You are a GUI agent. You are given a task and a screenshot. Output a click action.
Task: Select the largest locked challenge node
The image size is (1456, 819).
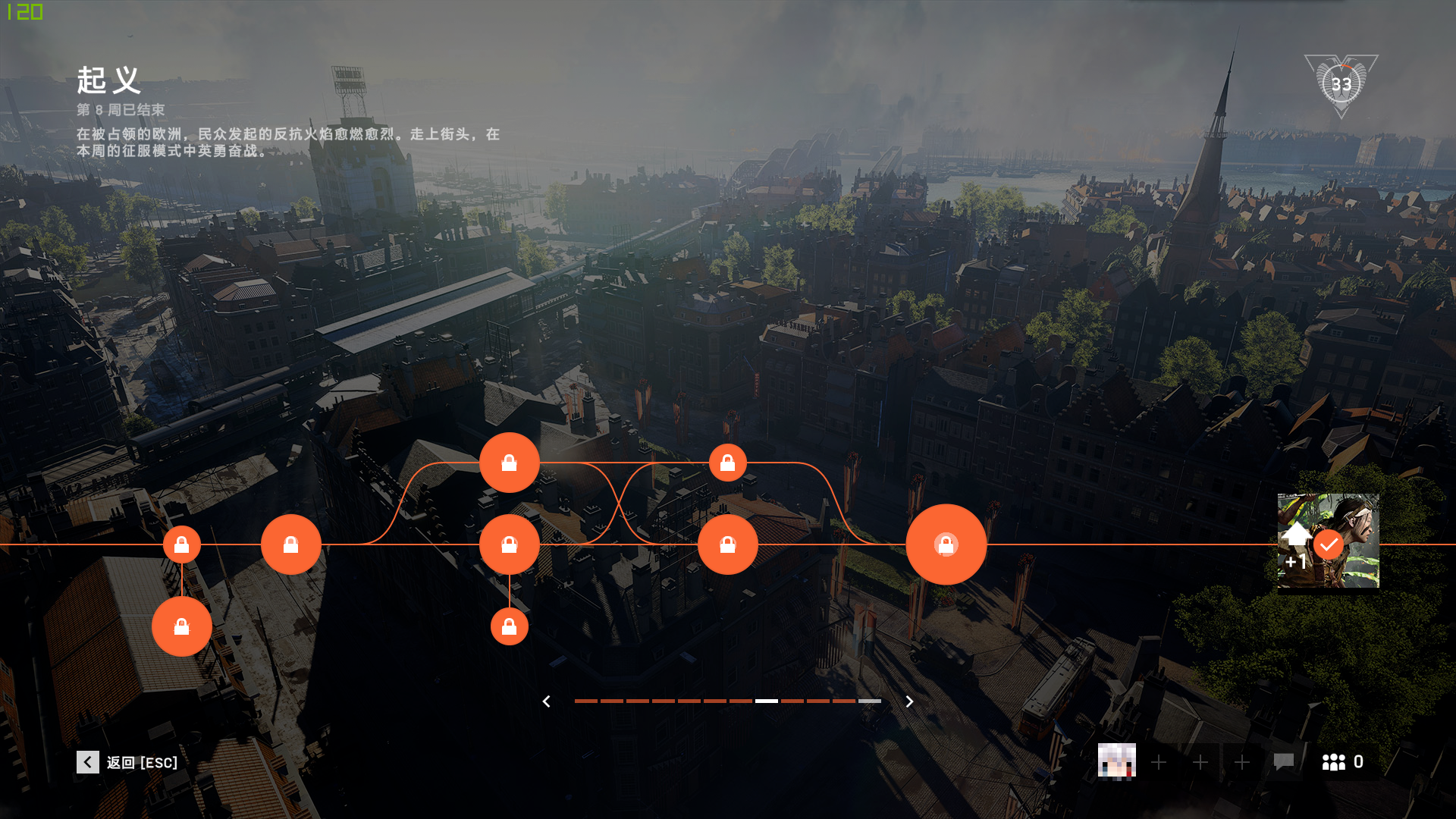click(x=946, y=544)
